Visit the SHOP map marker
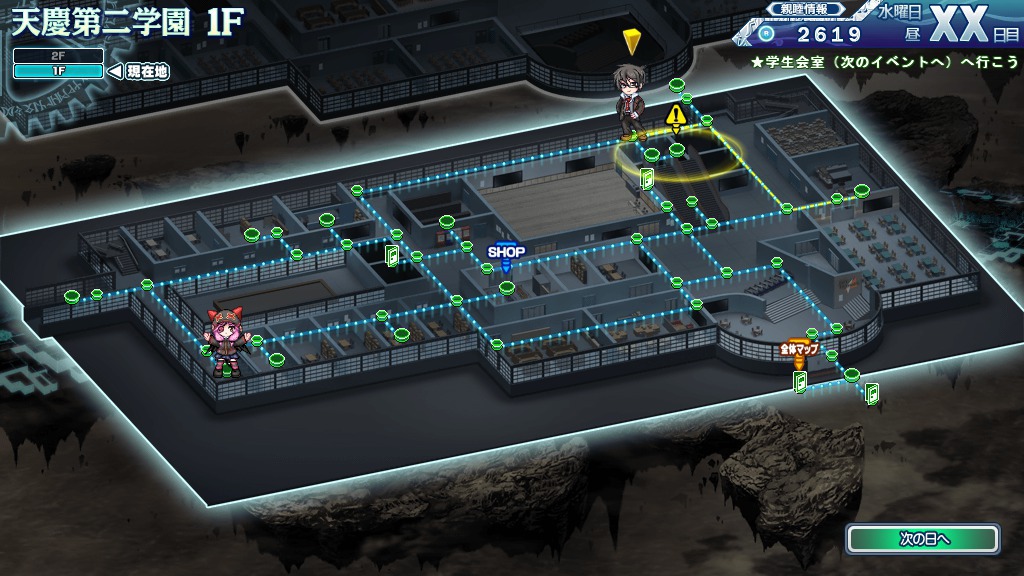 506,252
